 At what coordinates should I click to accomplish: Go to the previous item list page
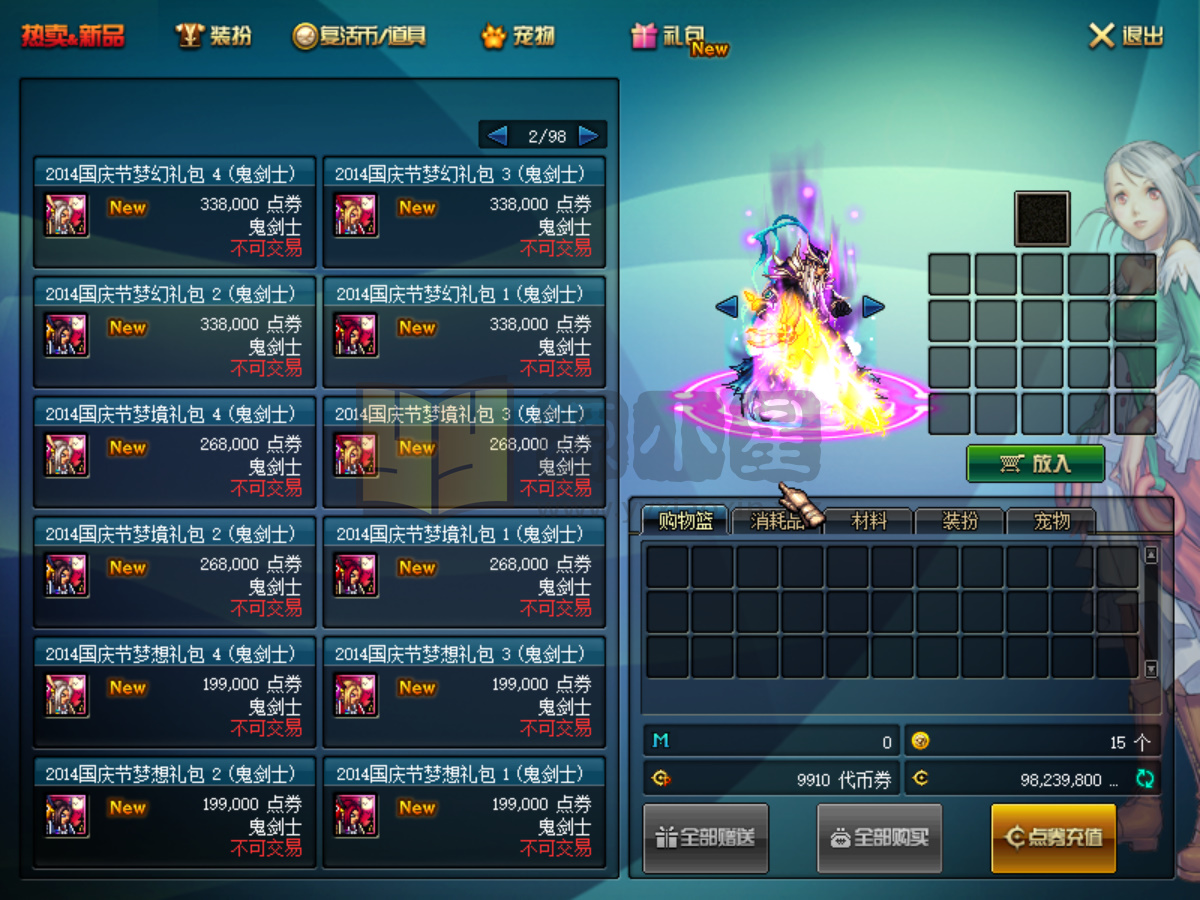tap(497, 136)
